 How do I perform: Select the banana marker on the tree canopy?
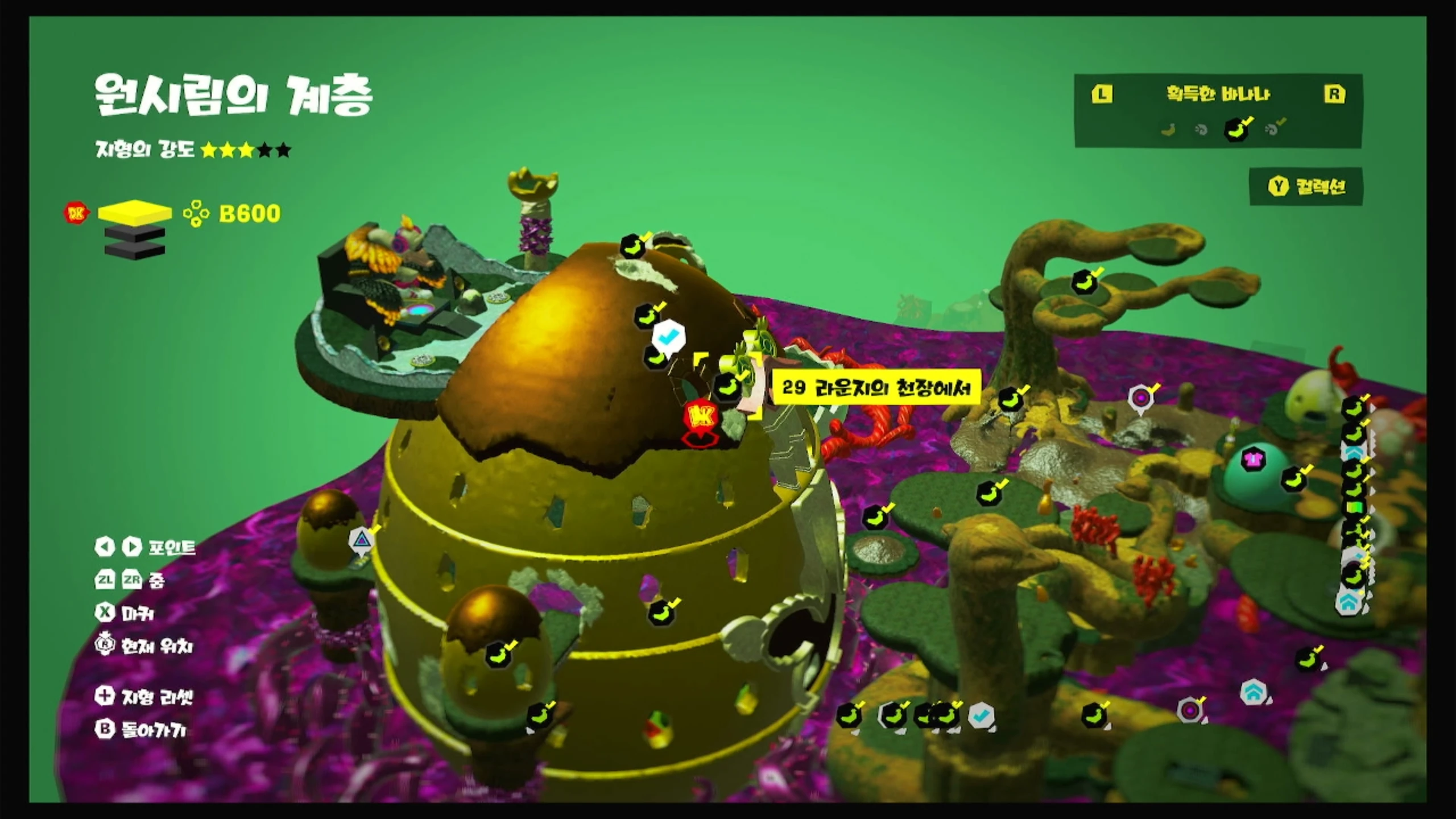click(x=1085, y=282)
